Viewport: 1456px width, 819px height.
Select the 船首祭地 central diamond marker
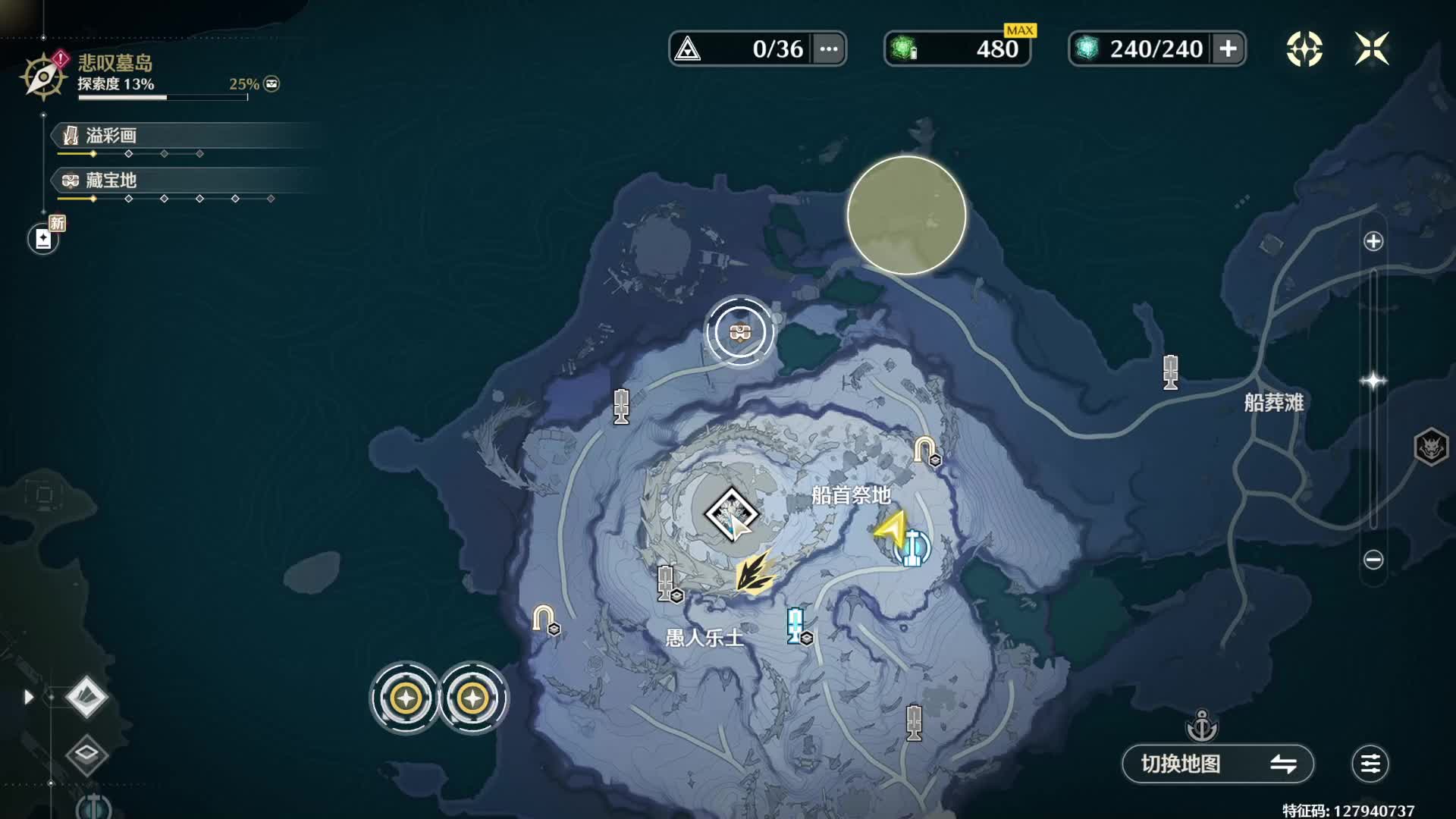(731, 514)
